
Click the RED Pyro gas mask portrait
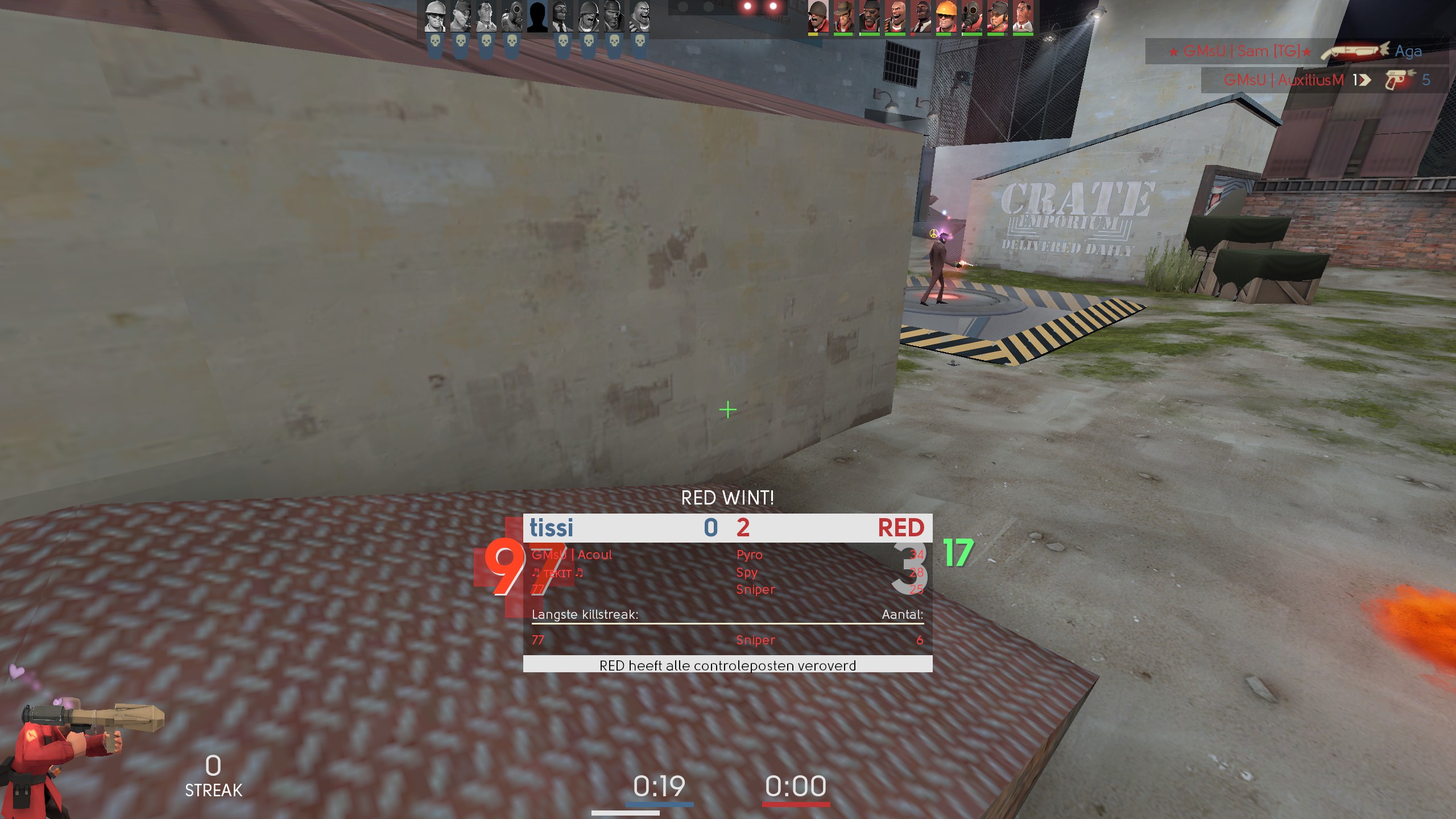point(971,17)
